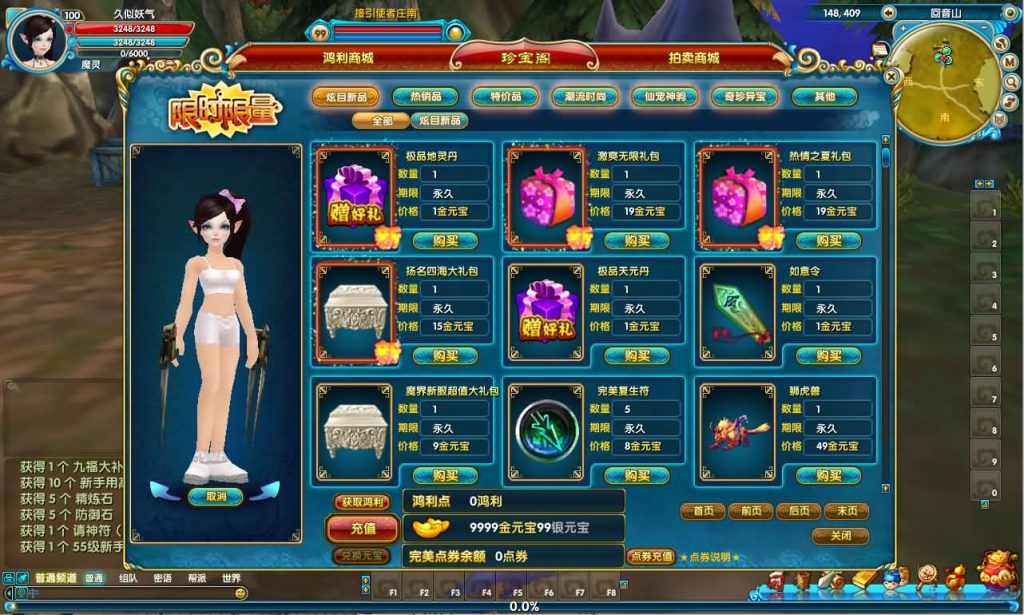1024x615 pixels.
Task: Buy the 完美复生符 item
Action: point(637,476)
